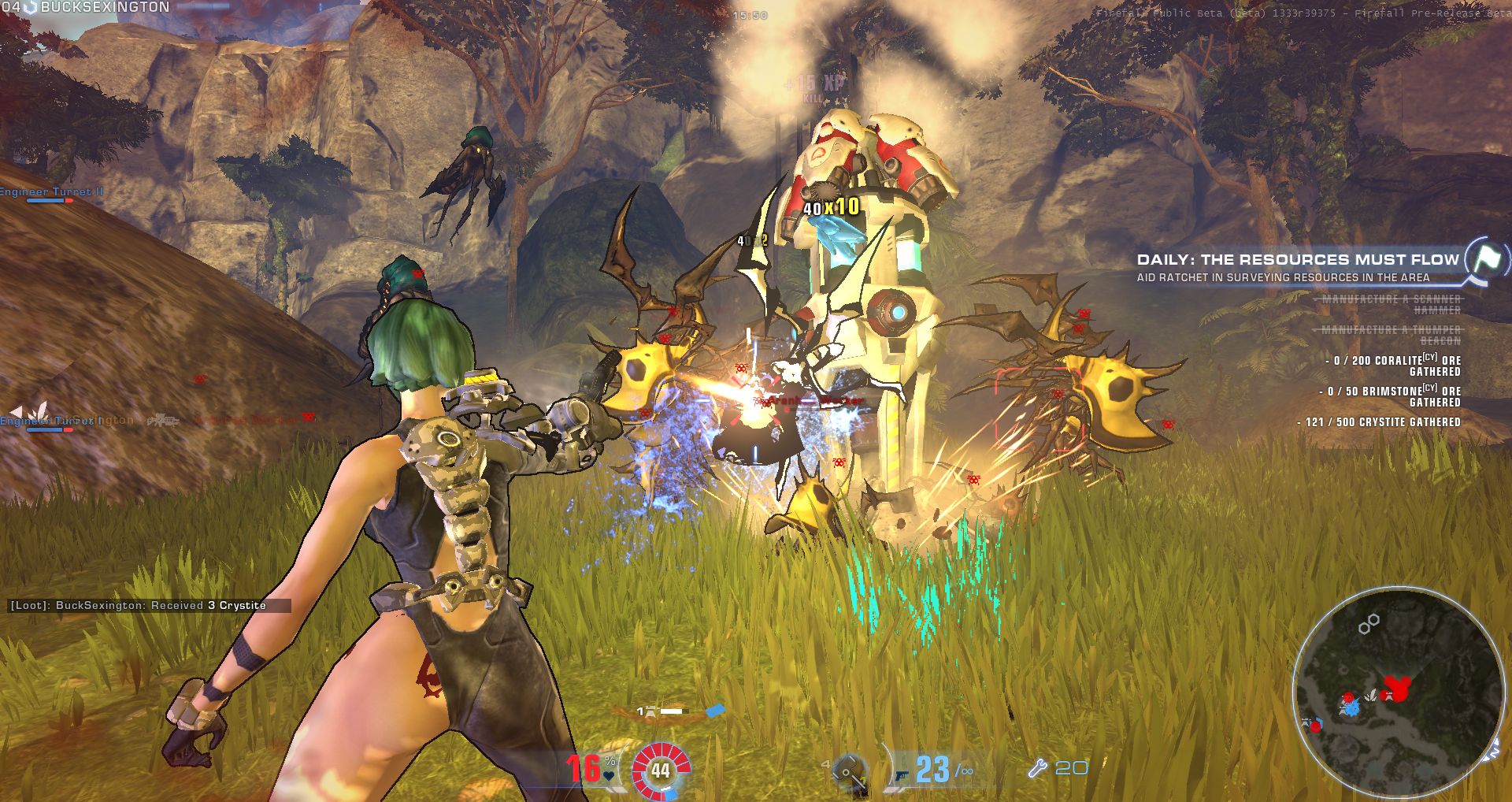Open the Daily: The Resources Must Flow tracker

(1298, 259)
